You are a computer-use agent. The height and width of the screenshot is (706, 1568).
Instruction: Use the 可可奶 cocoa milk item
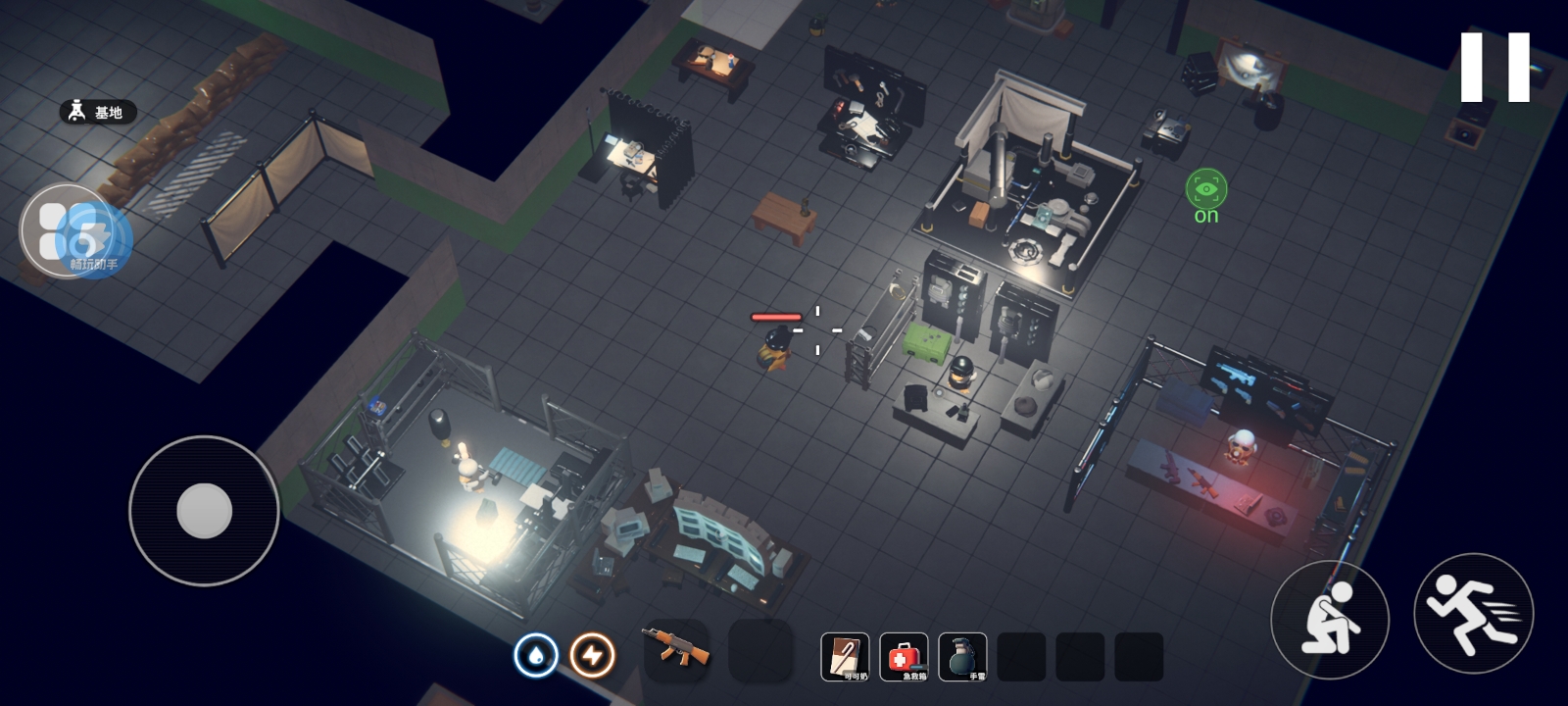[845, 656]
